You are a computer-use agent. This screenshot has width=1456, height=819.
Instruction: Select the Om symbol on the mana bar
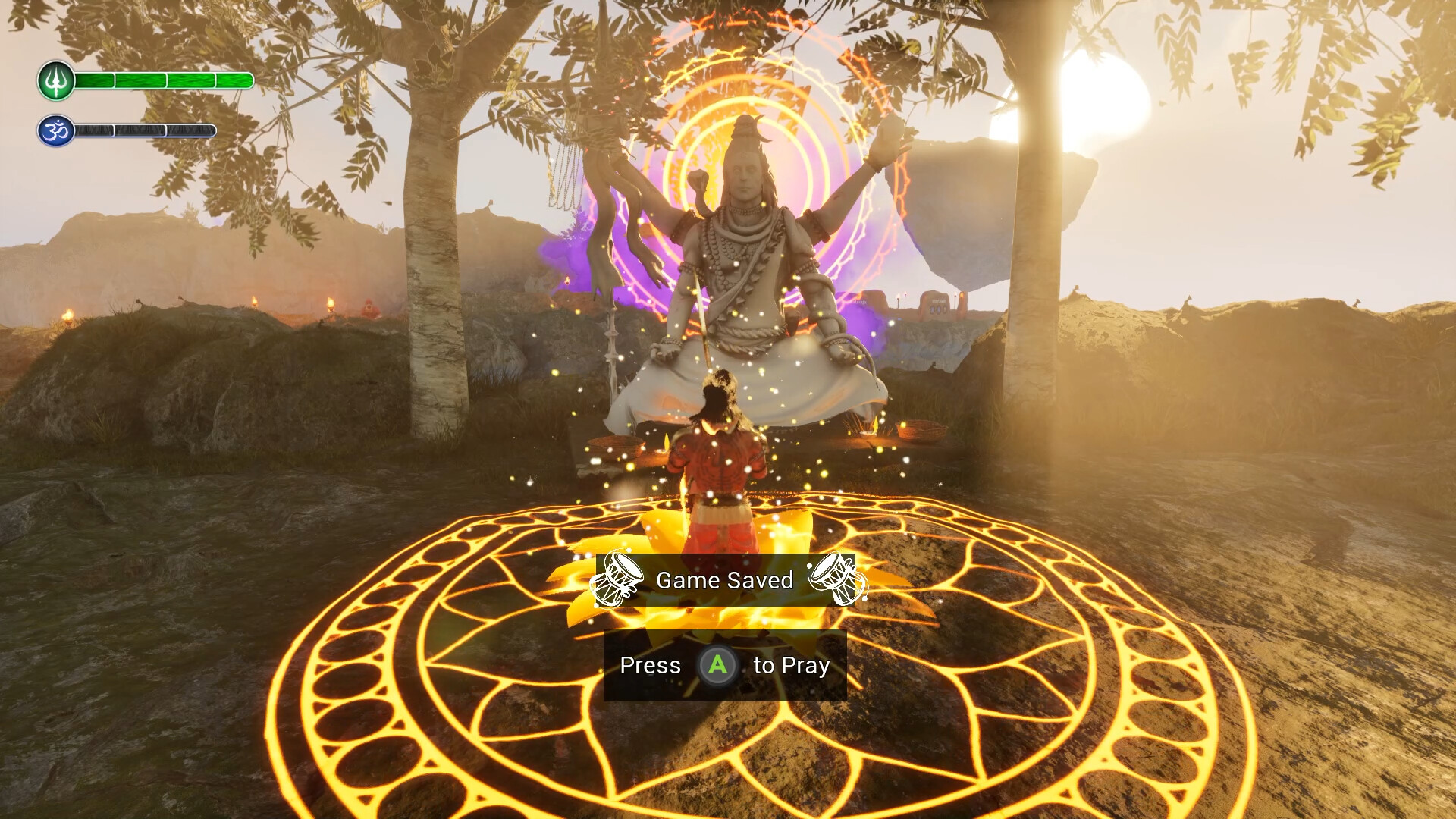[54, 129]
